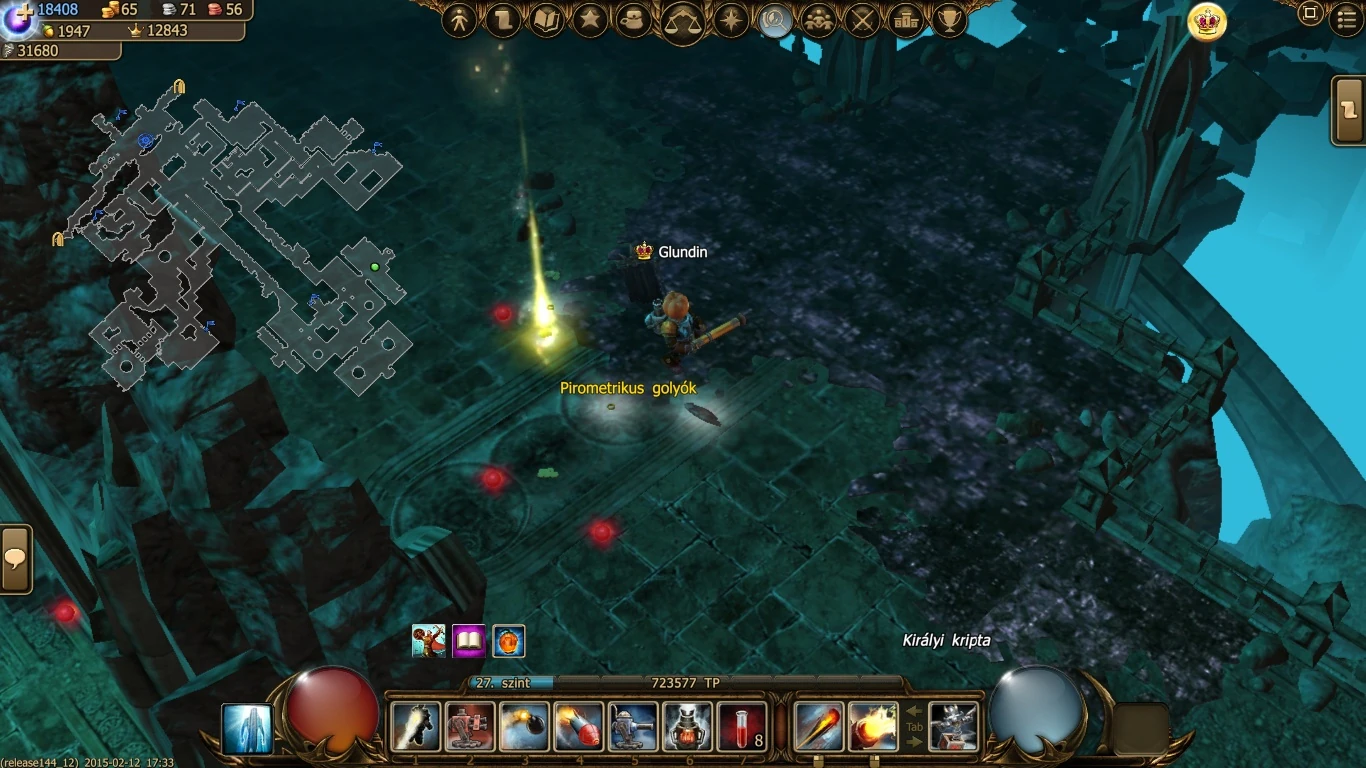This screenshot has width=1366, height=768.
Task: Open the list menu in top-right corner
Action: pos(1347,15)
